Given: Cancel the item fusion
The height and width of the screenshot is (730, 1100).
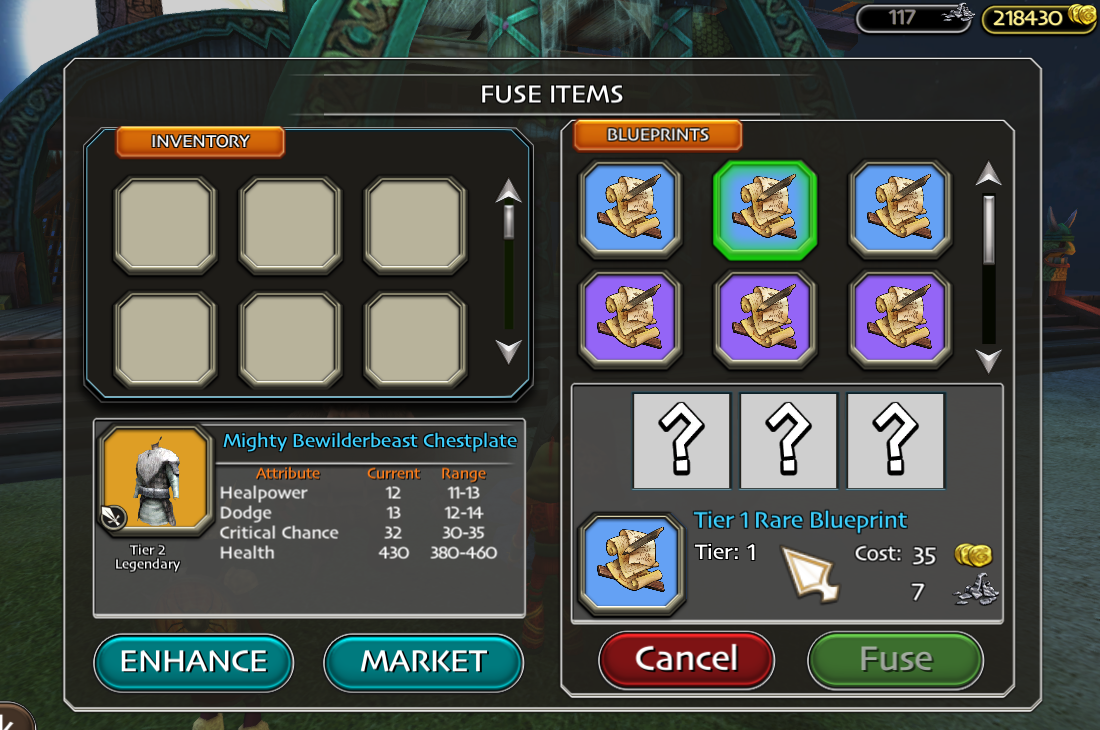Looking at the screenshot, I should pos(686,659).
